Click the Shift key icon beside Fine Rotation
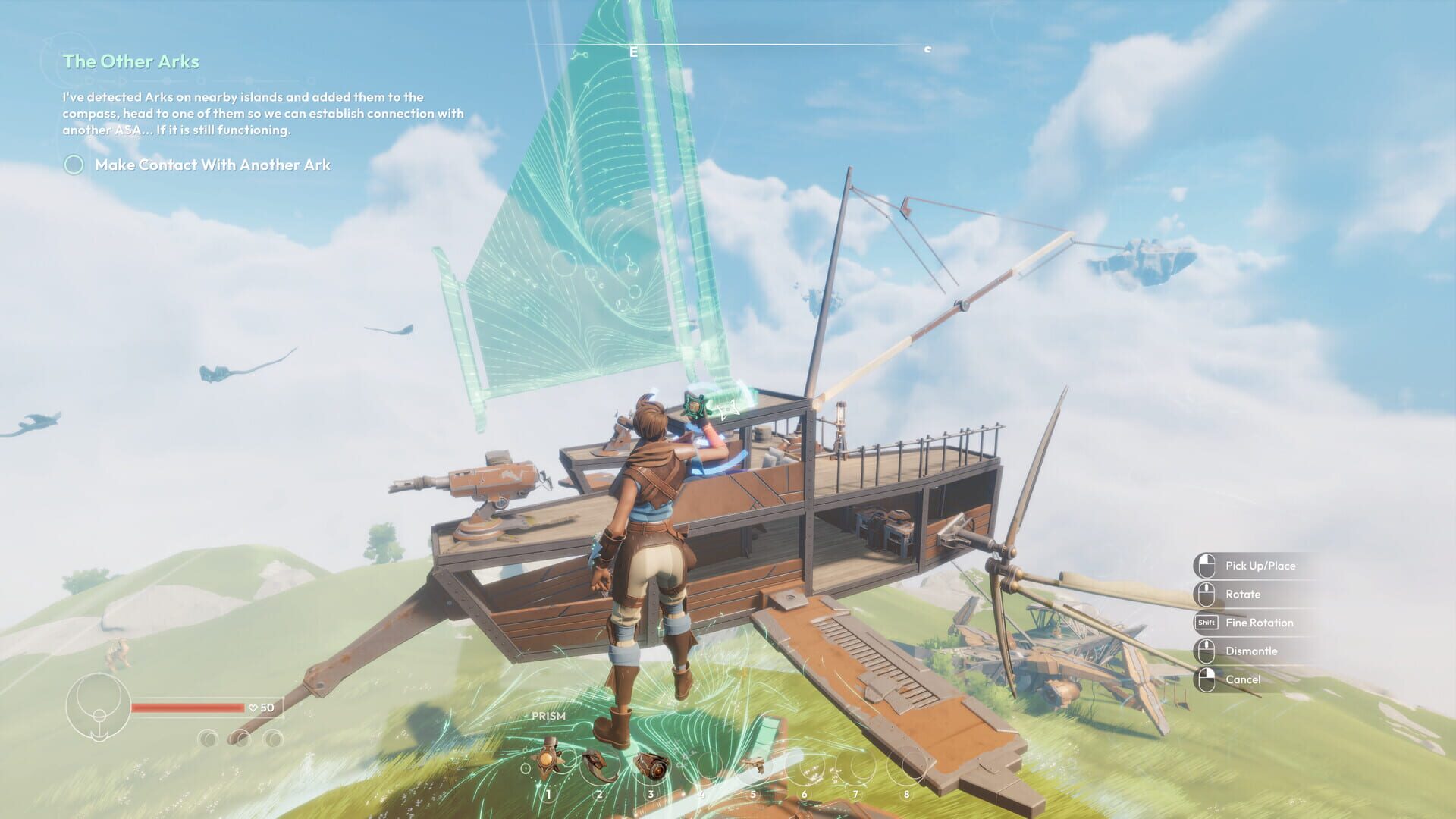This screenshot has width=1456, height=819. click(x=1206, y=623)
